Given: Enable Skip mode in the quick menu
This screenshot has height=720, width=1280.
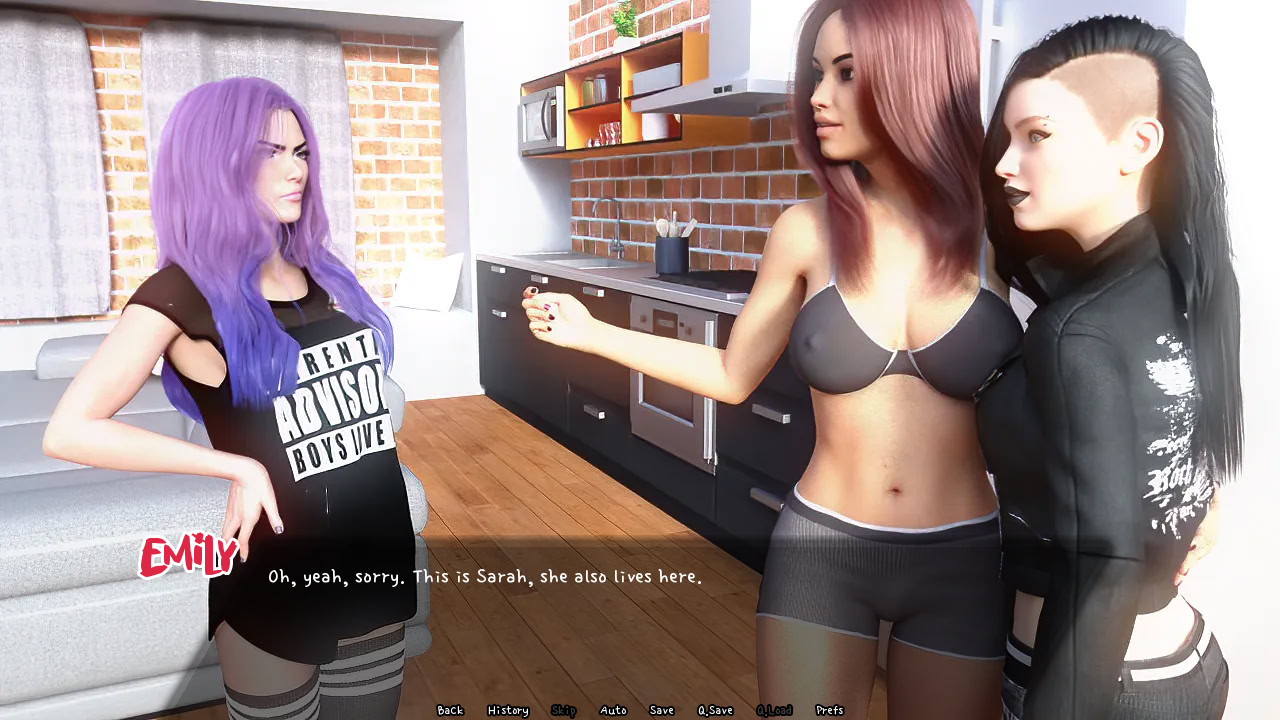Looking at the screenshot, I should tap(564, 709).
